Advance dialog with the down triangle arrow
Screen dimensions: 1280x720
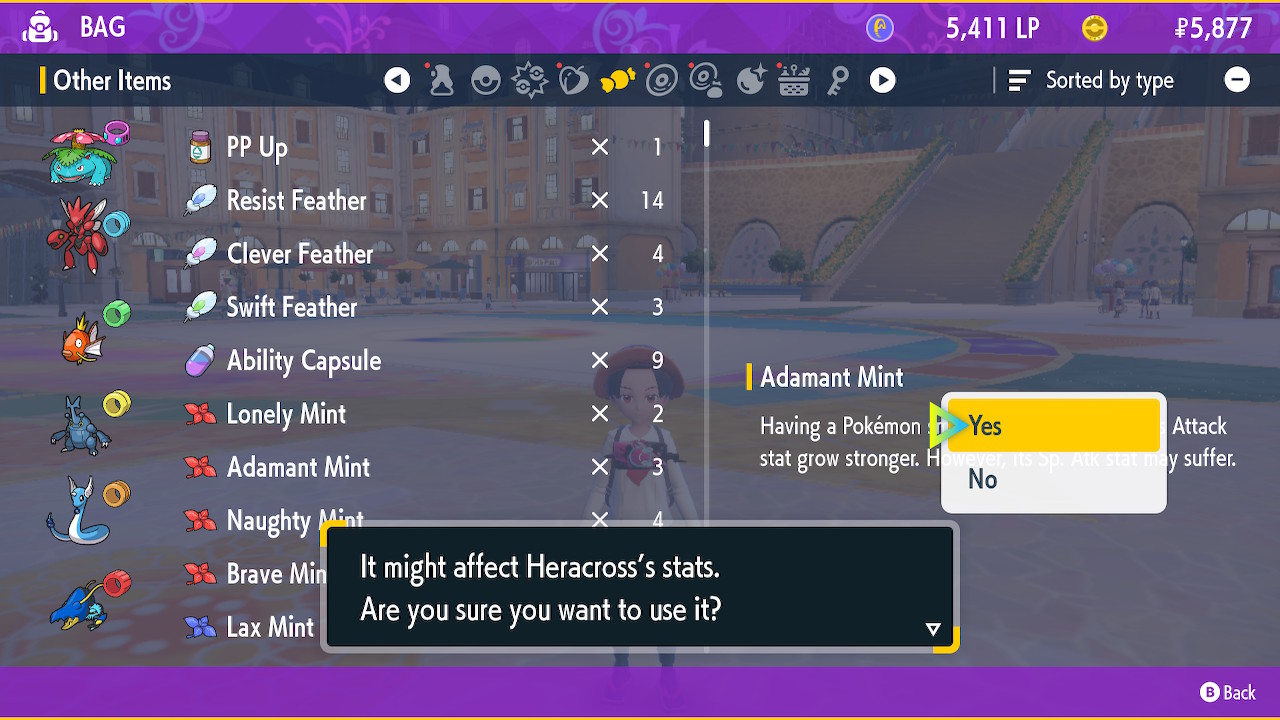click(933, 629)
